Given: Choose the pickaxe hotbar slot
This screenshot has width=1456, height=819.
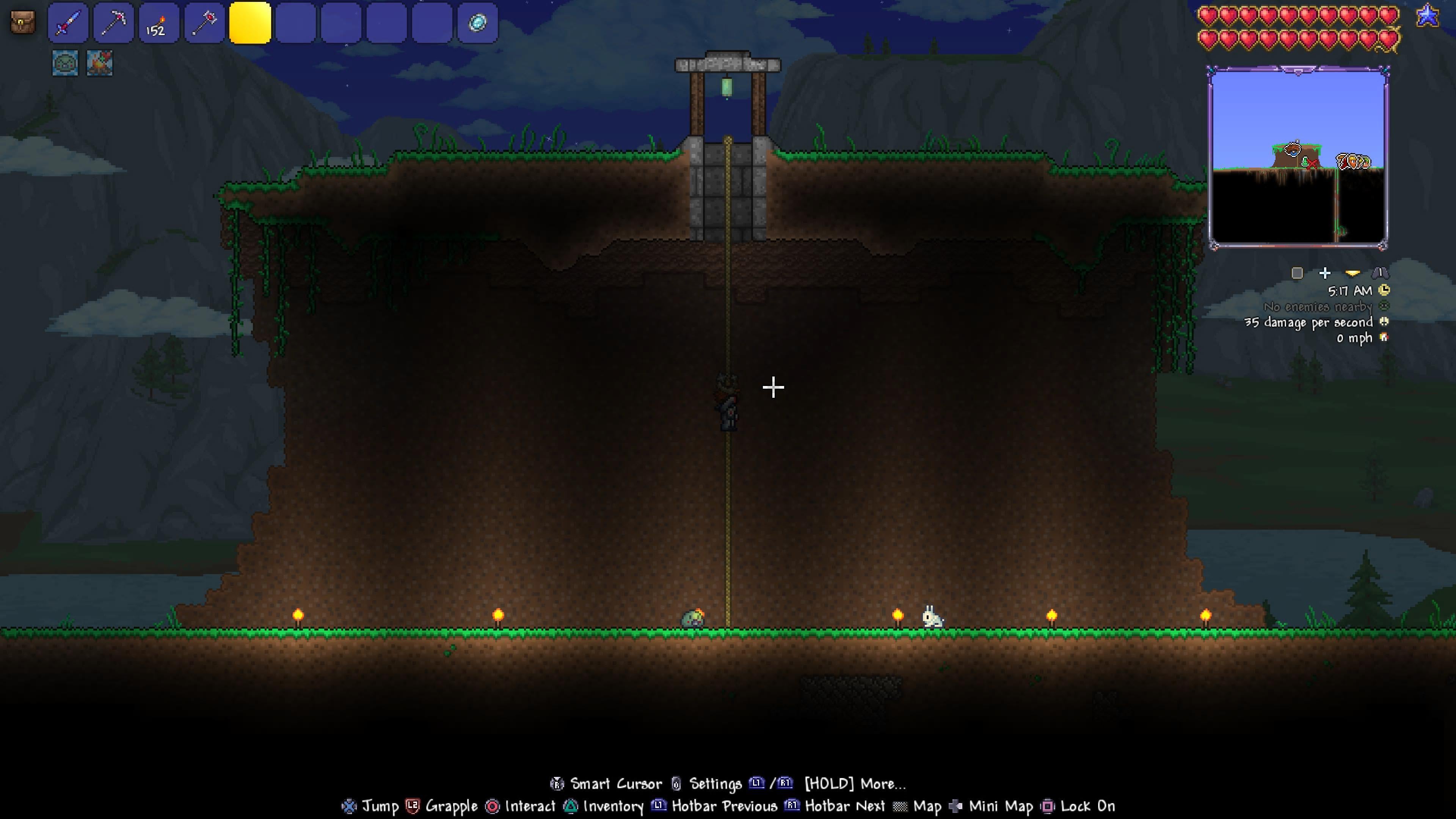Looking at the screenshot, I should click(114, 23).
